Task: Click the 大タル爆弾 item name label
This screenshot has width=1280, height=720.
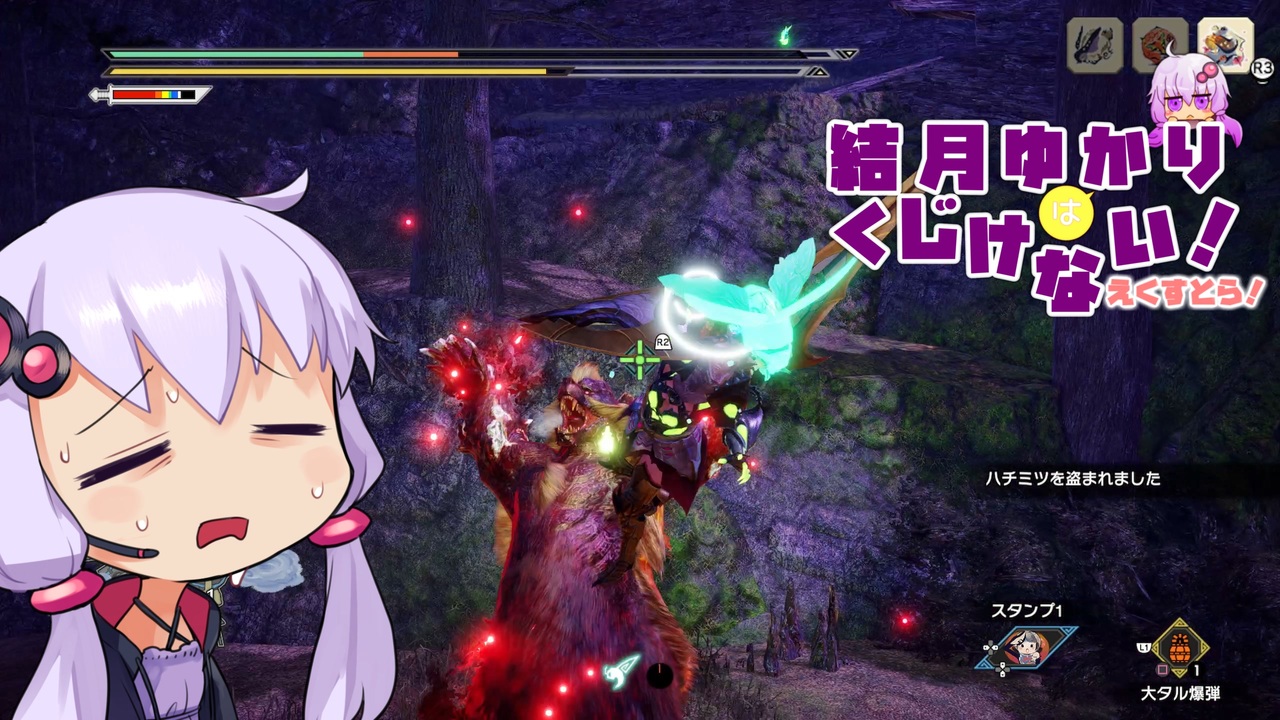Action: [x=1182, y=692]
